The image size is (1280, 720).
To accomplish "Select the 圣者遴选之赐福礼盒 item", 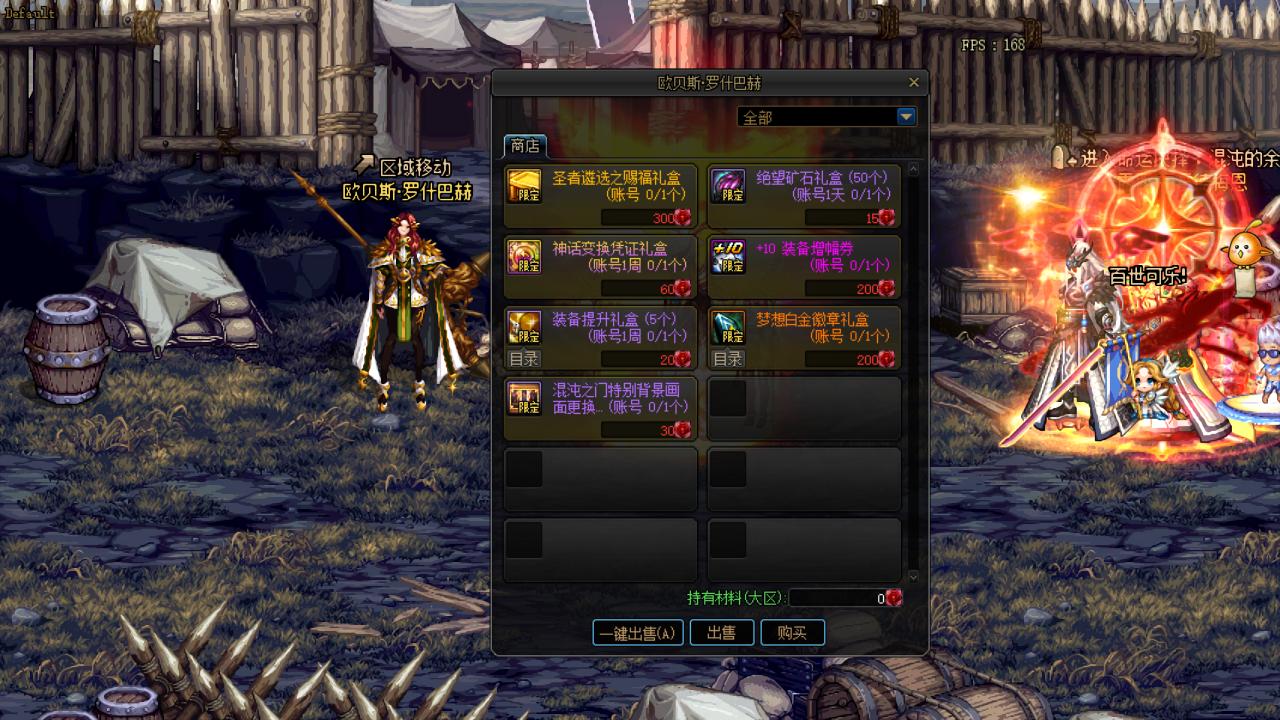I will 600,196.
